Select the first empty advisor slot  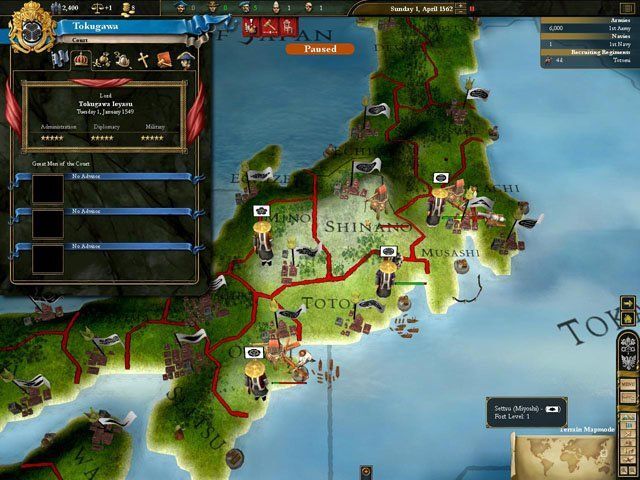(48, 190)
